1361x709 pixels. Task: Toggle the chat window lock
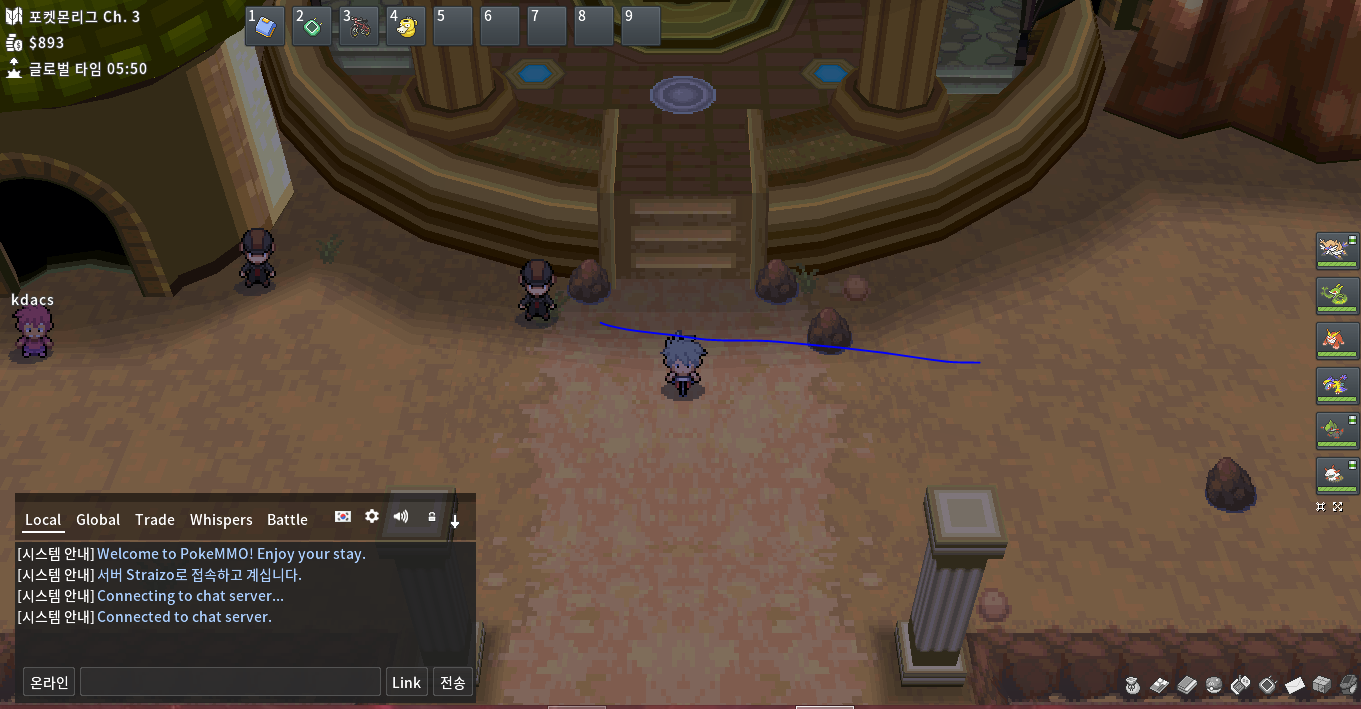431,517
